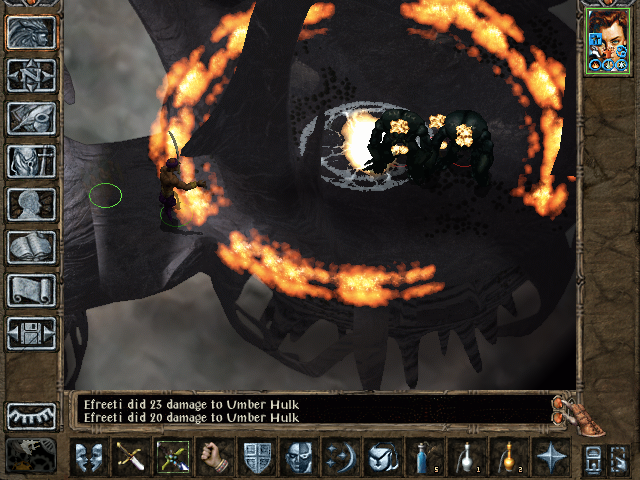Screen dimensions: 640x480
Task: Click the closed eye rest button
Action: click(x=31, y=416)
